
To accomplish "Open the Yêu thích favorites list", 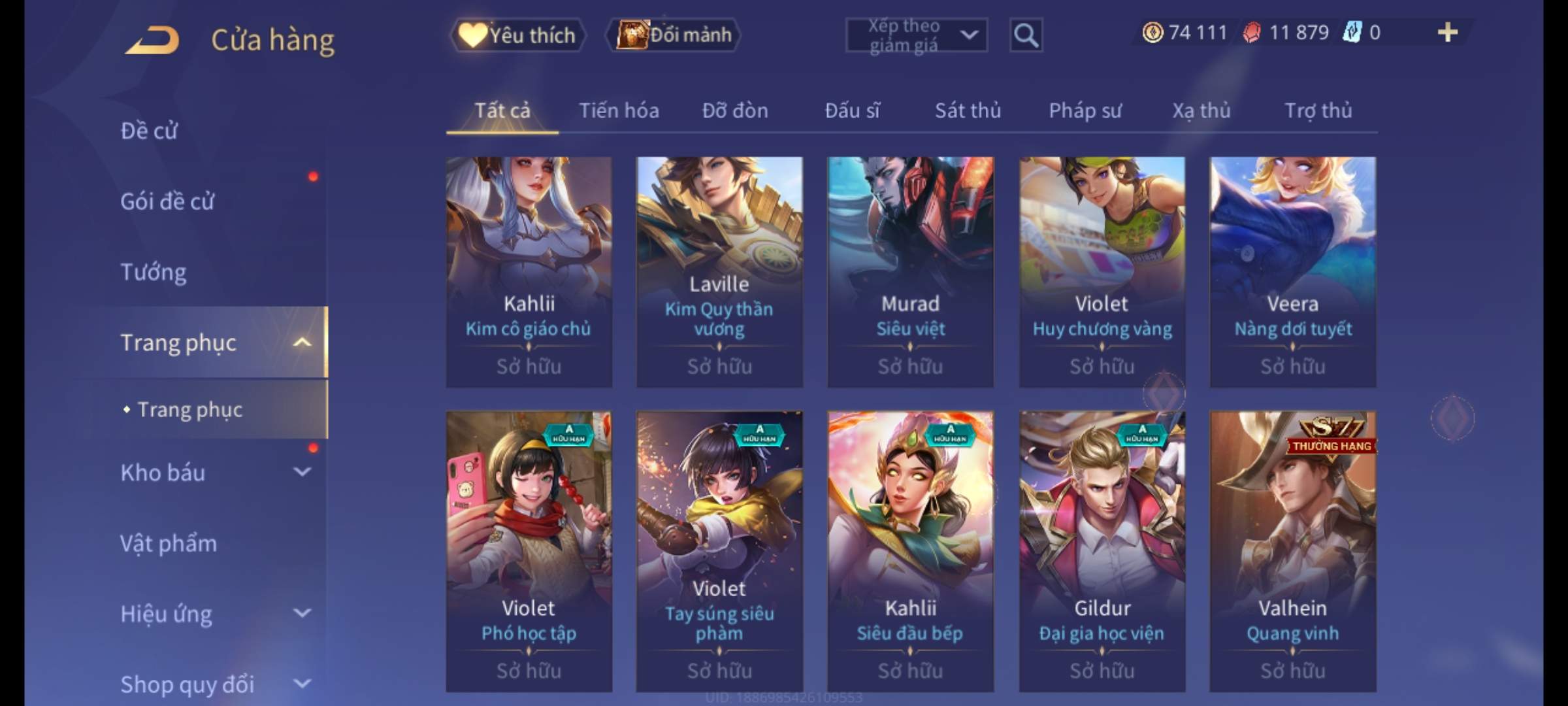I will pos(517,35).
